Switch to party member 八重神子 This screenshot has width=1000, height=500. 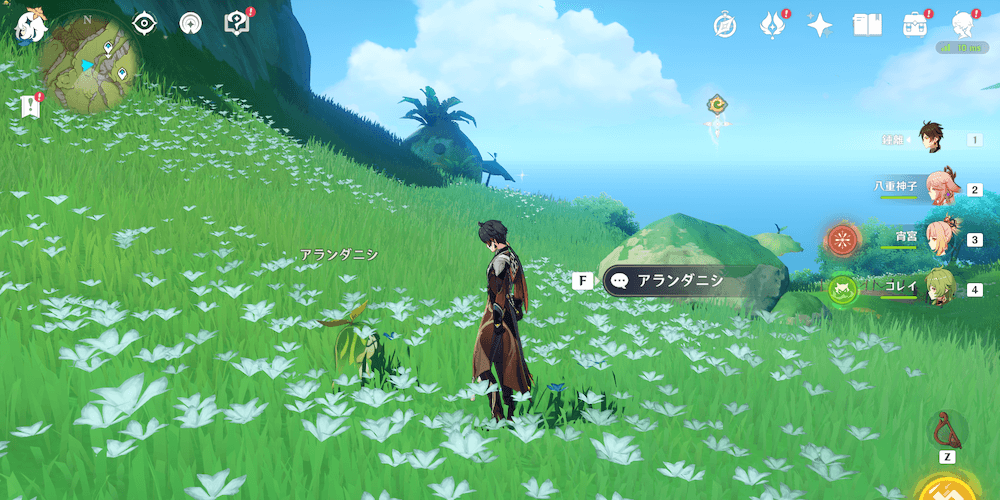tap(938, 188)
